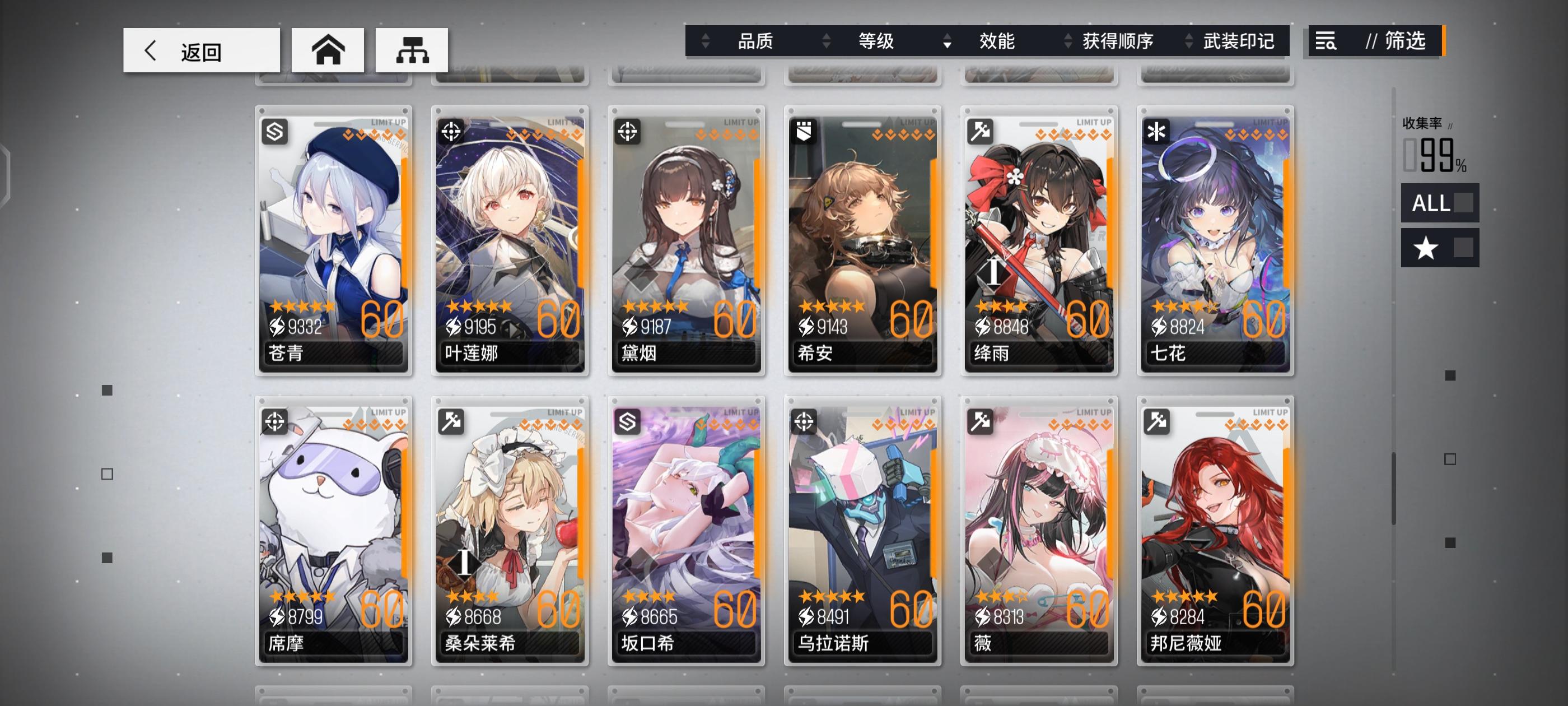Open the home icon in the top bar
Image resolution: width=1568 pixels, height=706 pixels.
[x=328, y=50]
